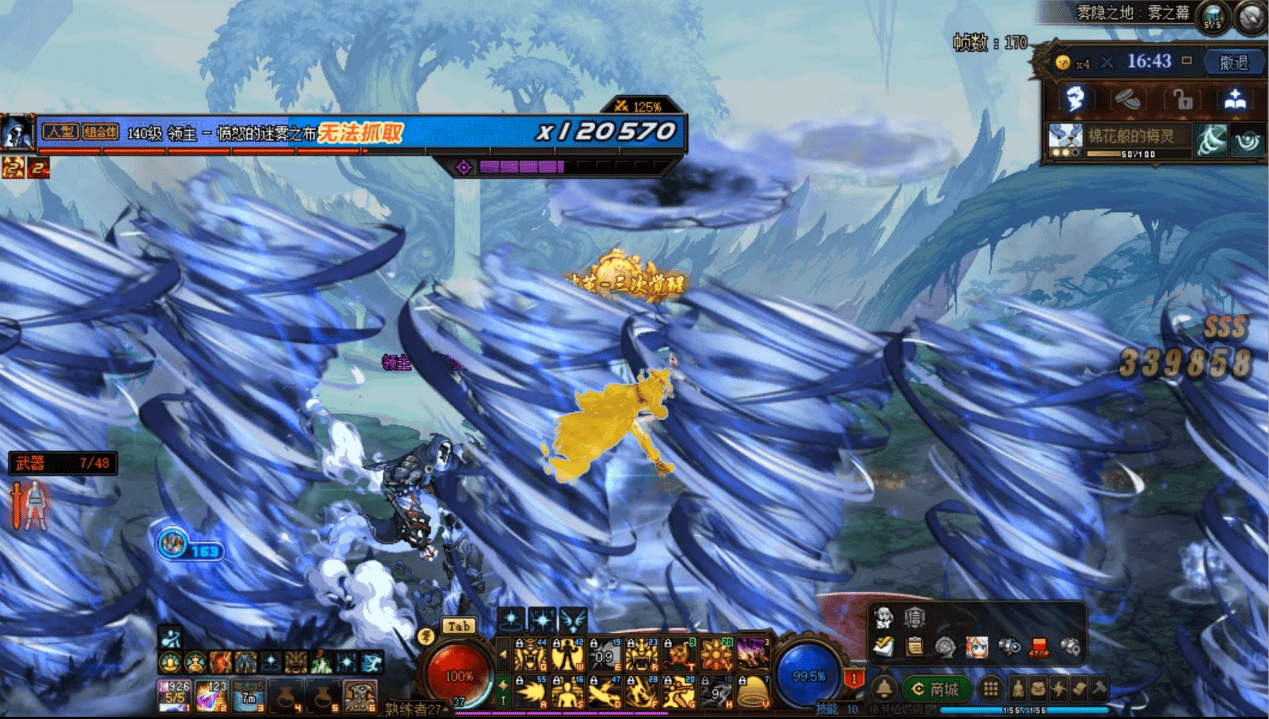1269x719 pixels.
Task: Click the 撤退 retreat button
Action: [1234, 62]
